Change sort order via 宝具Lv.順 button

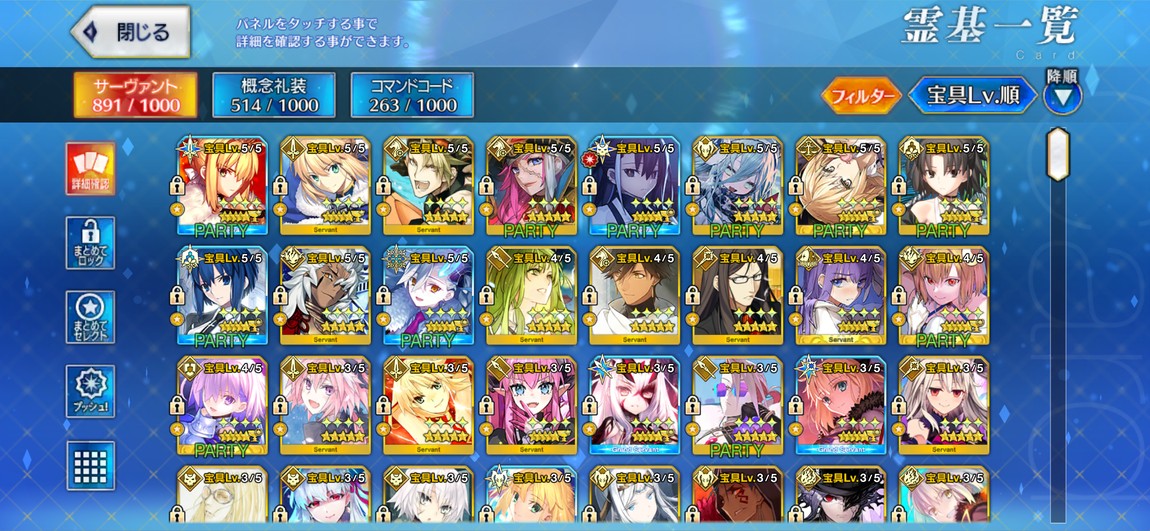coord(973,96)
